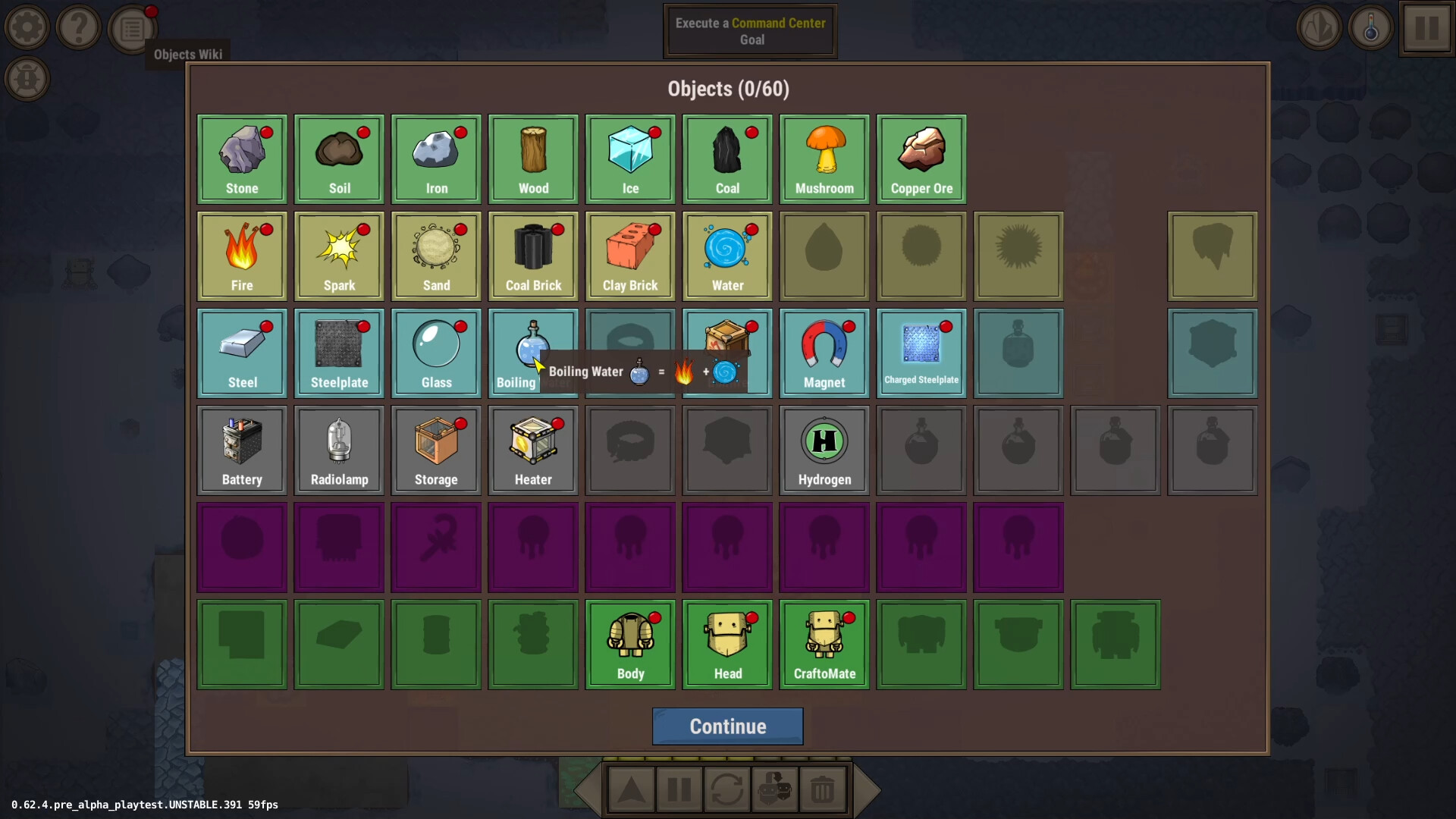Open the Objects Wiki
This screenshot has width=1456, height=819.
pyautogui.click(x=132, y=27)
